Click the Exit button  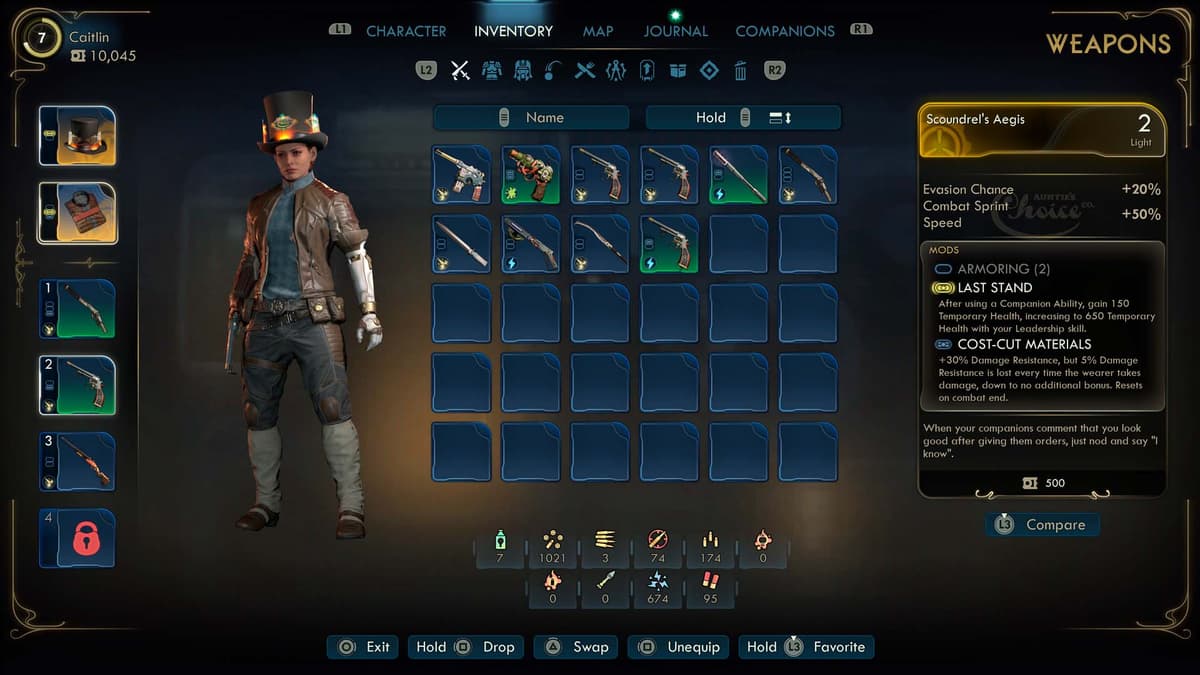364,647
